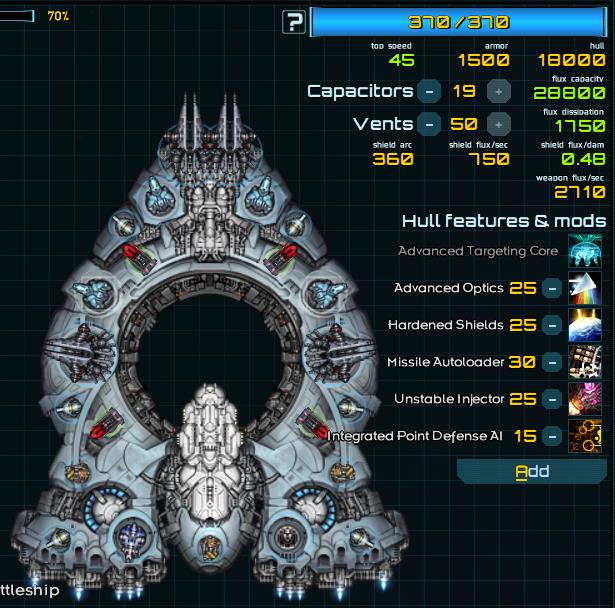The width and height of the screenshot is (615, 608).
Task: Select the Integrated Point Defense AI icon
Action: coord(584,436)
